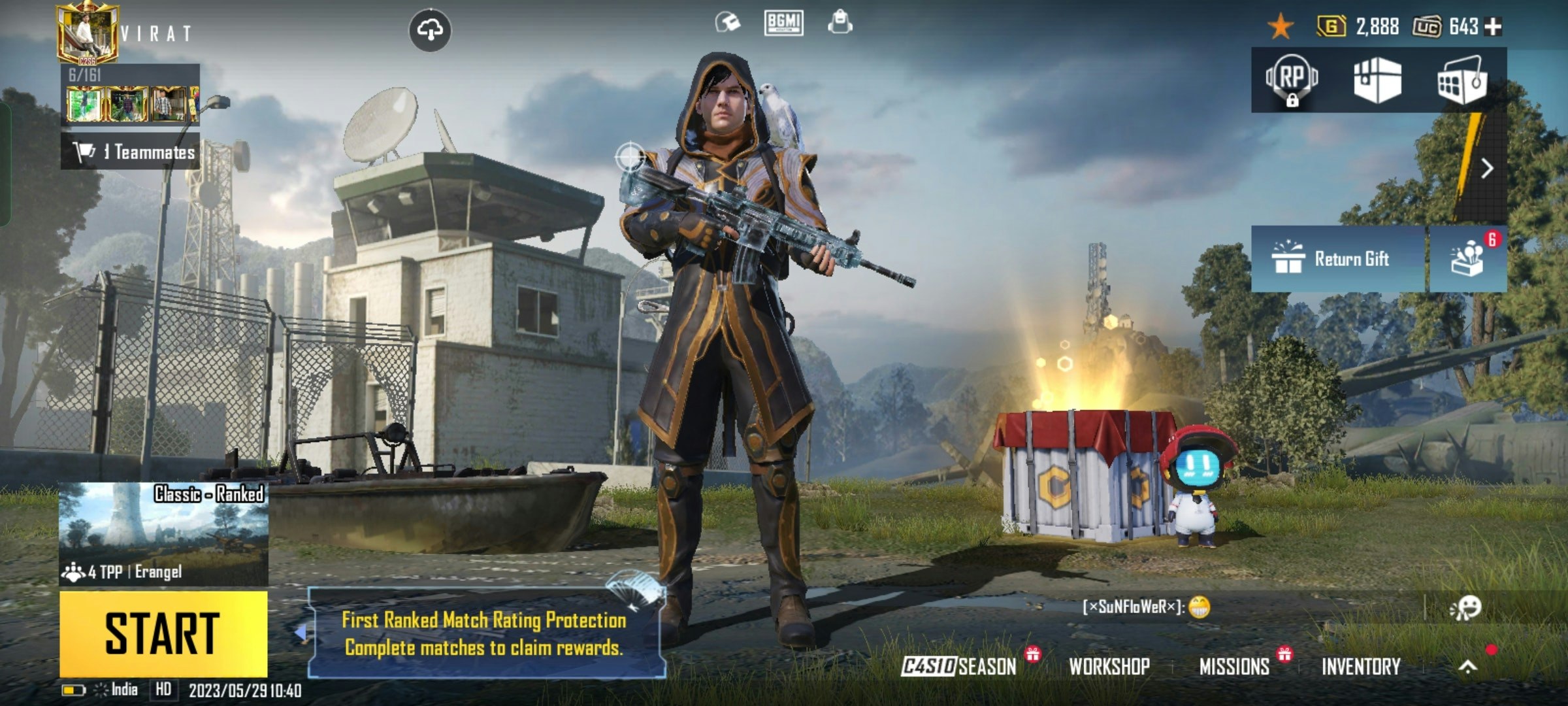Open the BGMI logo icon
This screenshot has width=1568, height=706.
(783, 23)
